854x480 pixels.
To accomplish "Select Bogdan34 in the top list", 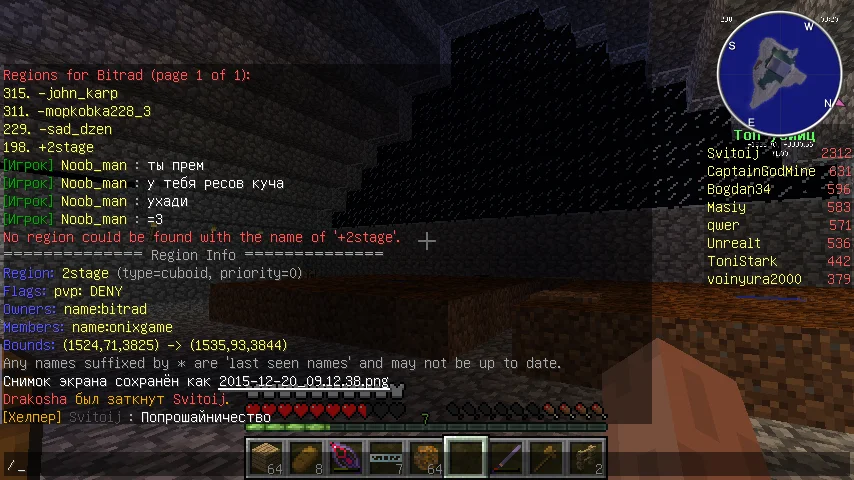I will pyautogui.click(x=739, y=189).
